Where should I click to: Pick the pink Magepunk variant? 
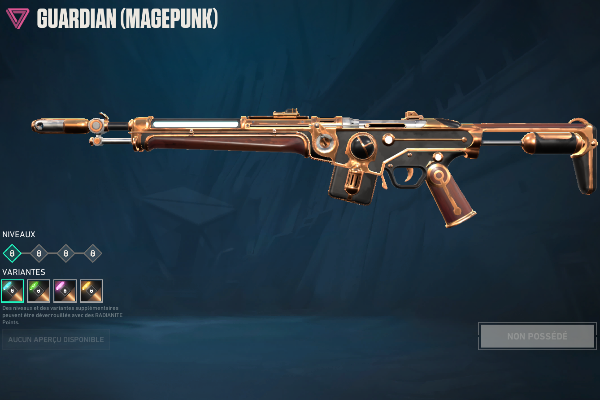(65, 290)
